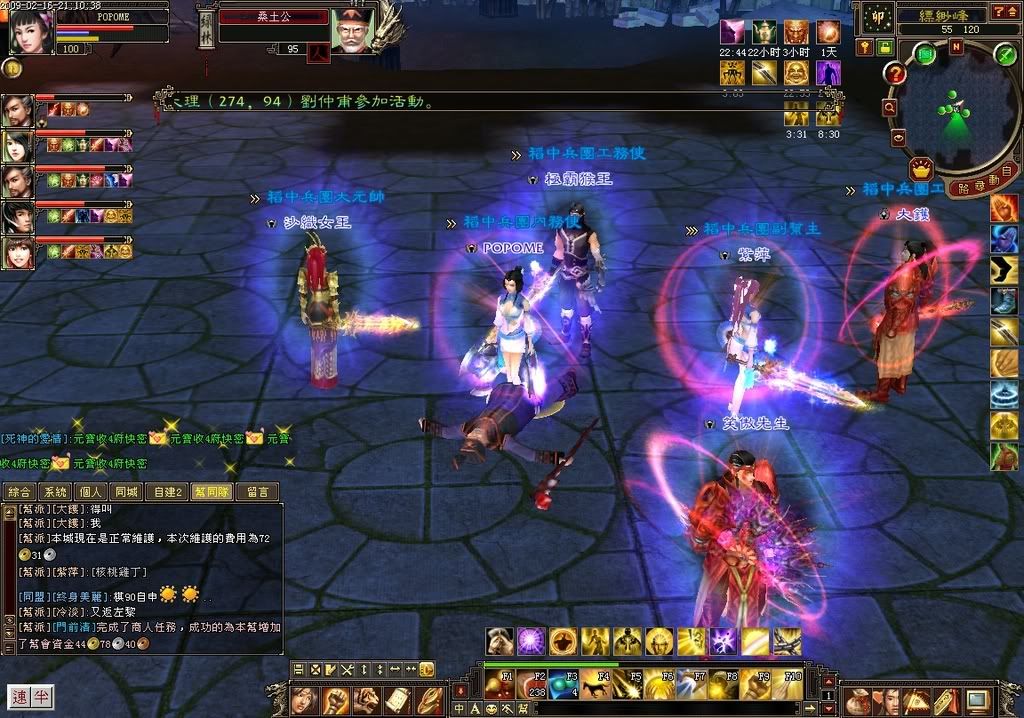
Task: Toggle the green padlock button
Action: tap(885, 47)
